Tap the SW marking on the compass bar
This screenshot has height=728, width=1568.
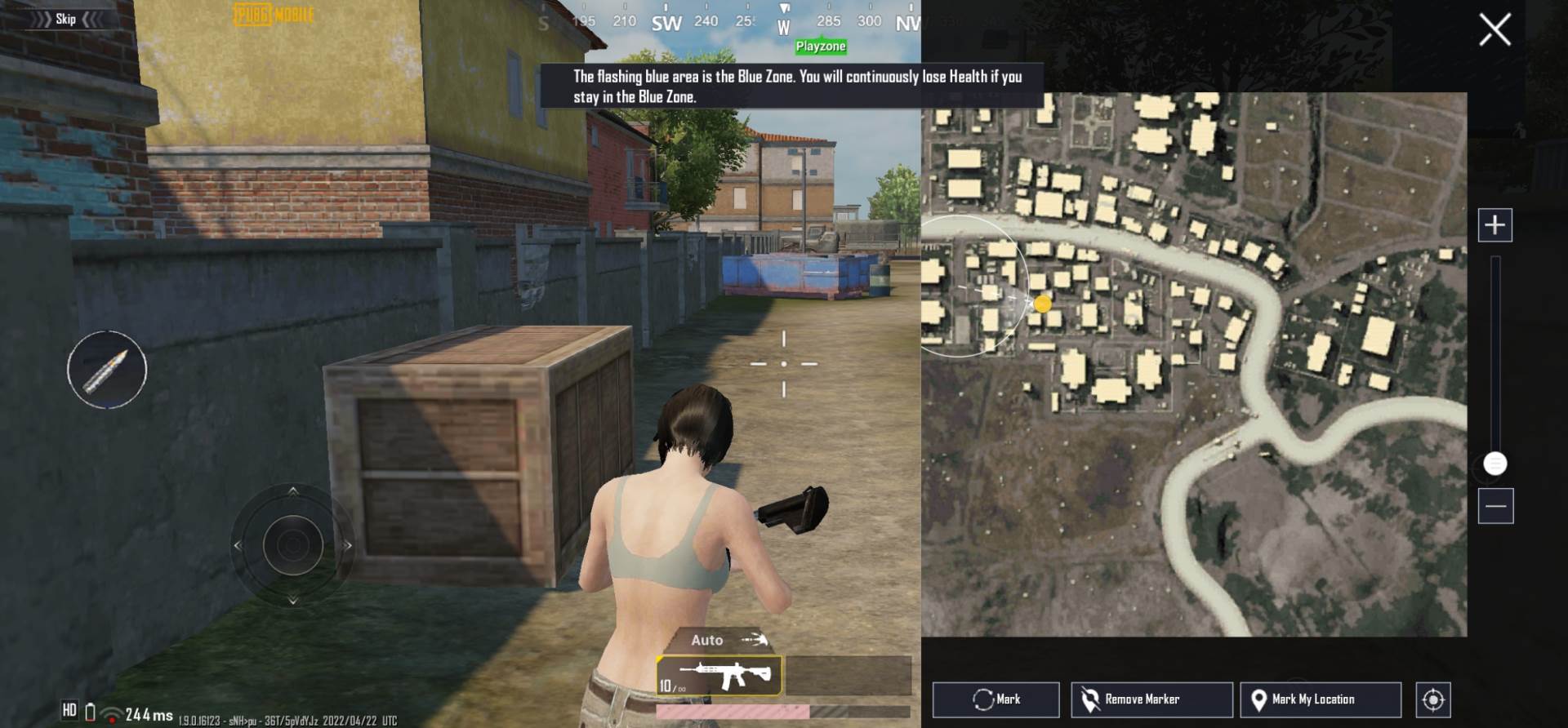pos(667,24)
